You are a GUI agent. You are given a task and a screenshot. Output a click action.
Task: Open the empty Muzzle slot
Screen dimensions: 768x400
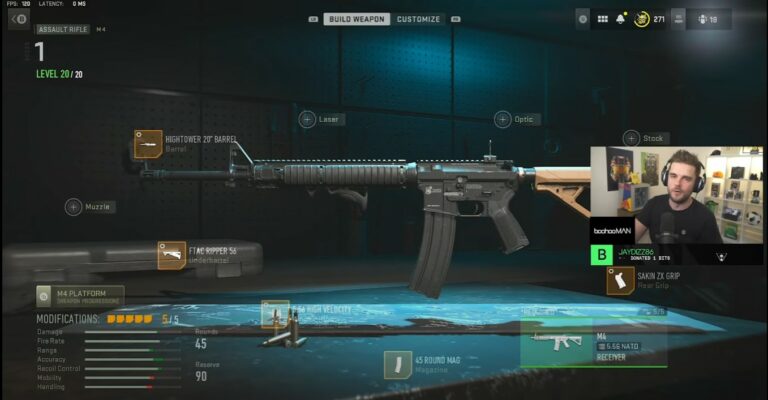(x=74, y=207)
